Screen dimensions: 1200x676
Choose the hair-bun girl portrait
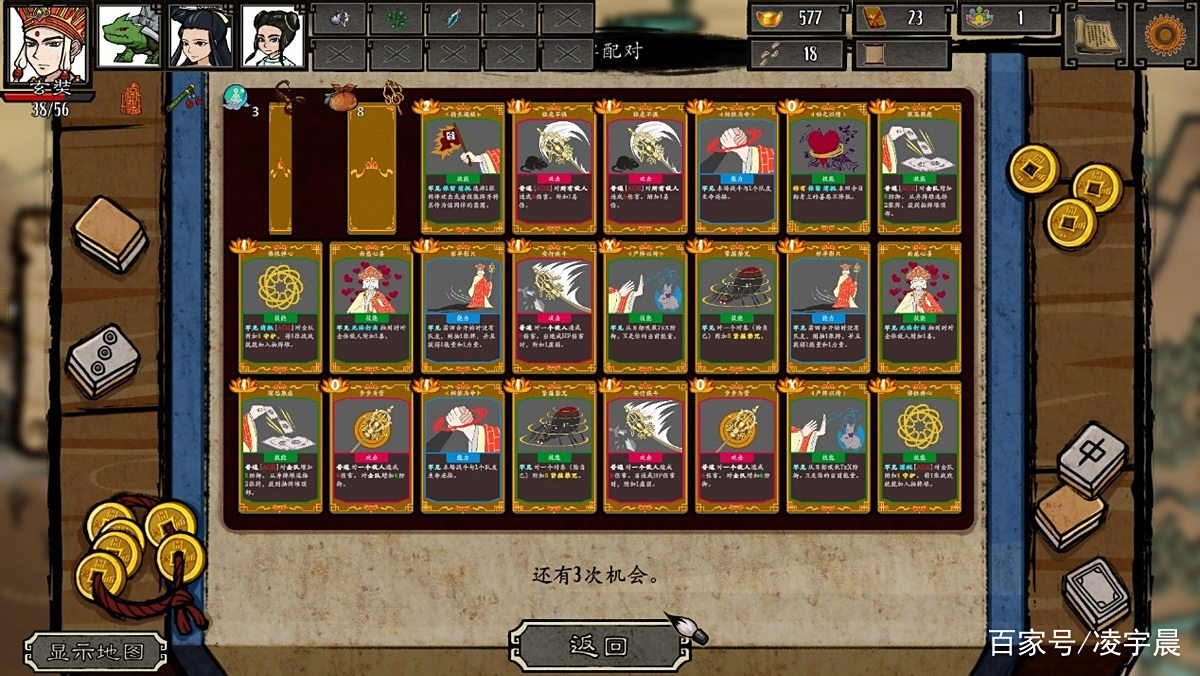coord(272,36)
